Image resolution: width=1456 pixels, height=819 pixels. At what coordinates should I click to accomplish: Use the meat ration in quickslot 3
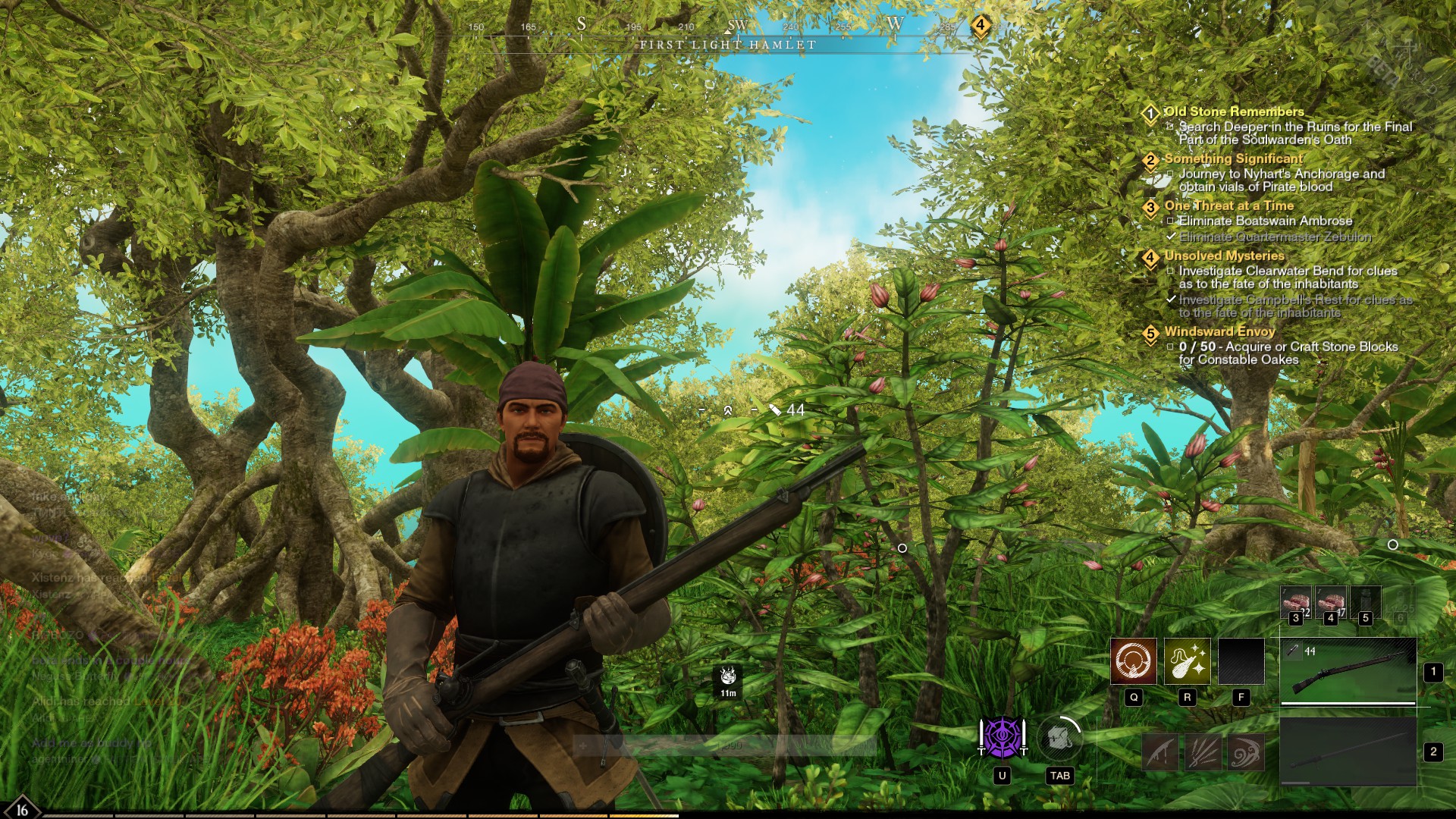point(1295,603)
